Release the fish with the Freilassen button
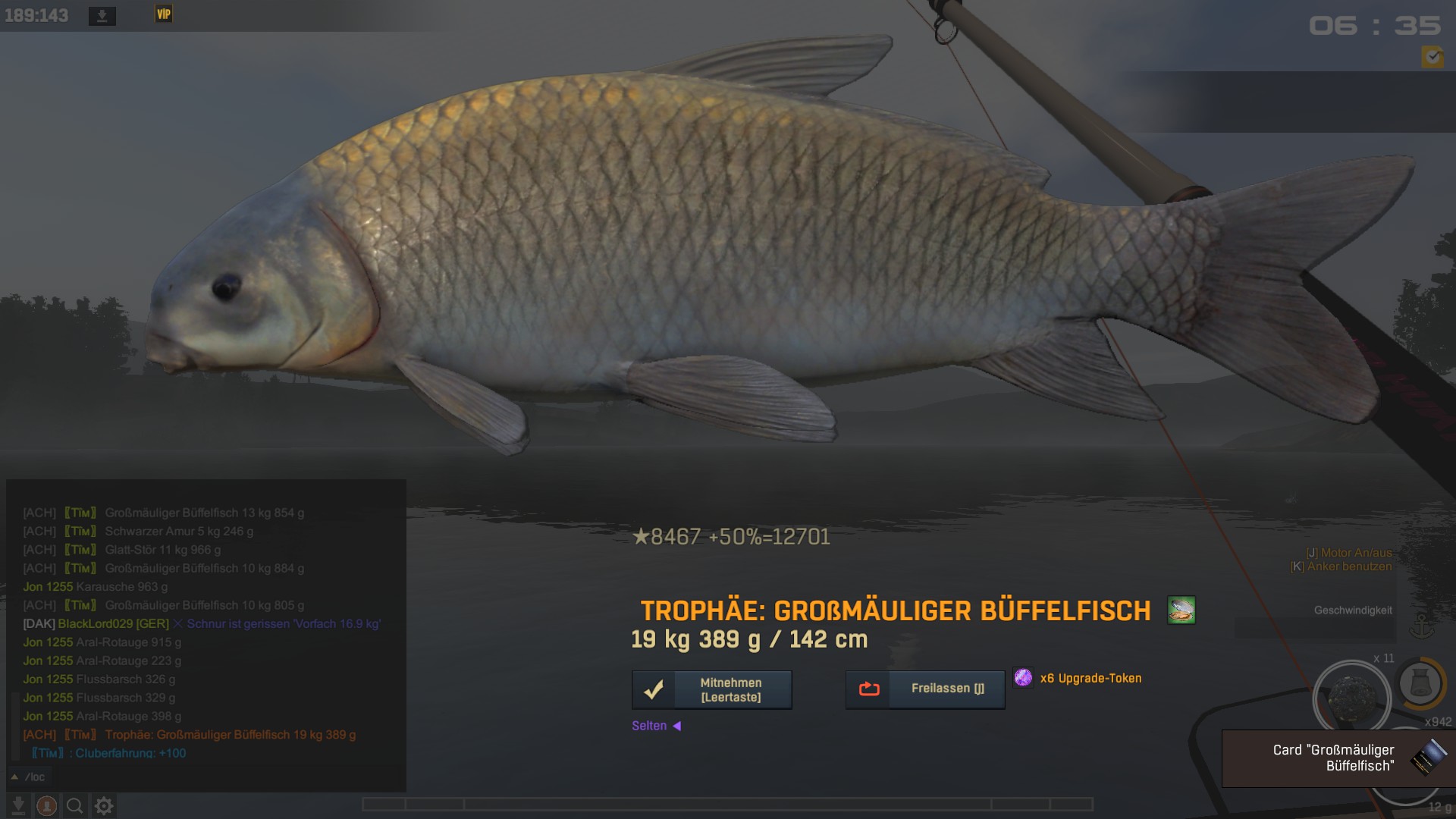This screenshot has height=819, width=1456. (x=925, y=689)
